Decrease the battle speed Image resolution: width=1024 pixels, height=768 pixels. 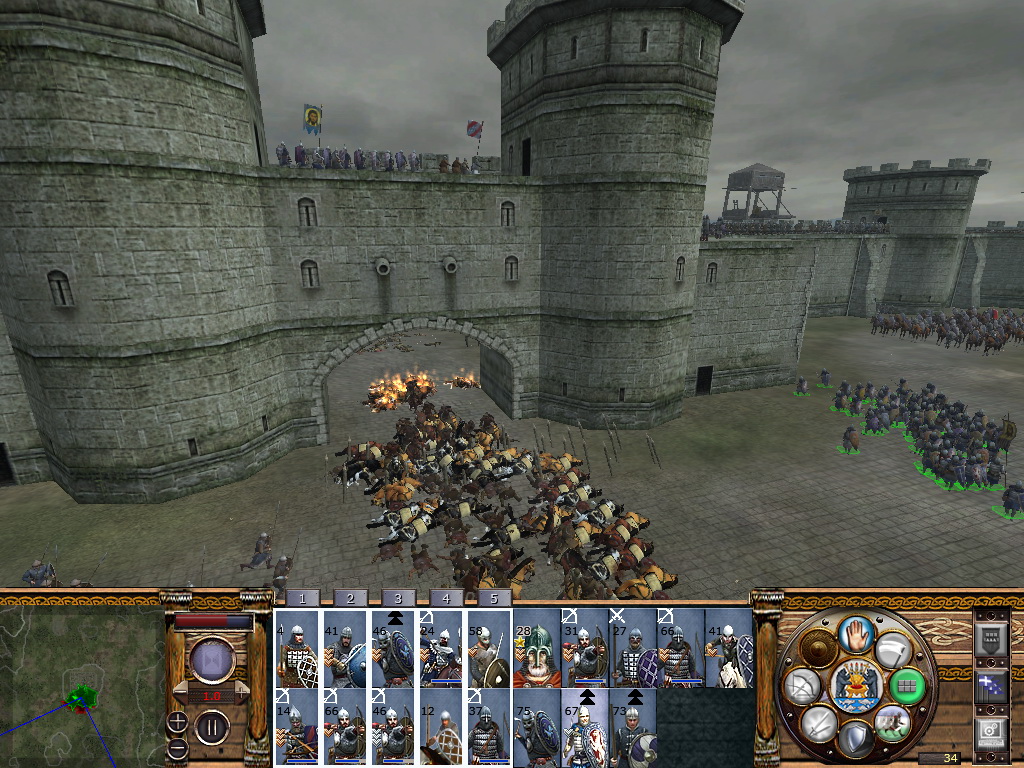click(181, 694)
